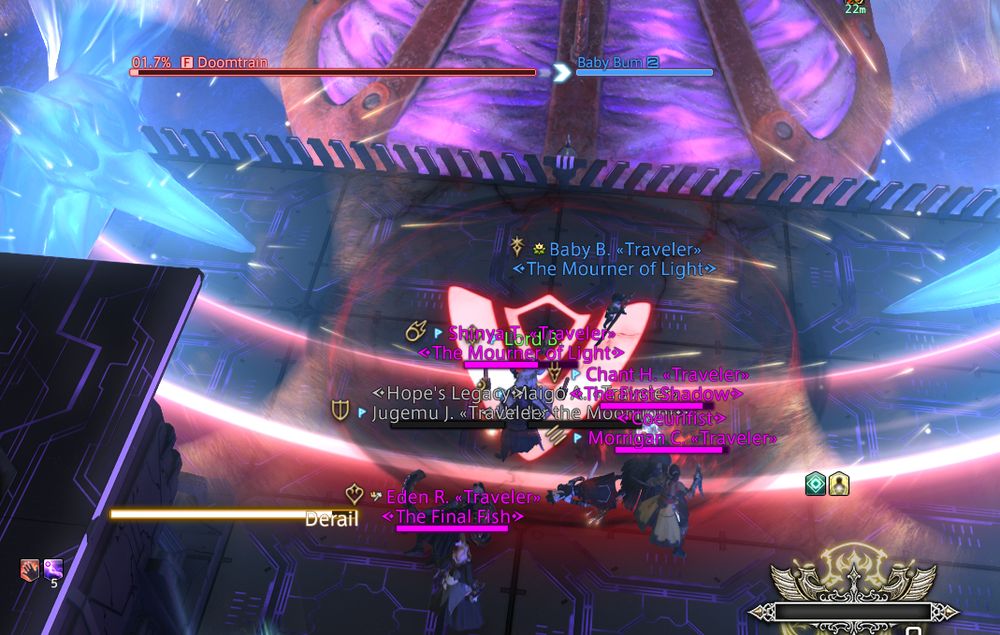Click the purple lightning debuff icon
1000x635 pixels.
(53, 569)
